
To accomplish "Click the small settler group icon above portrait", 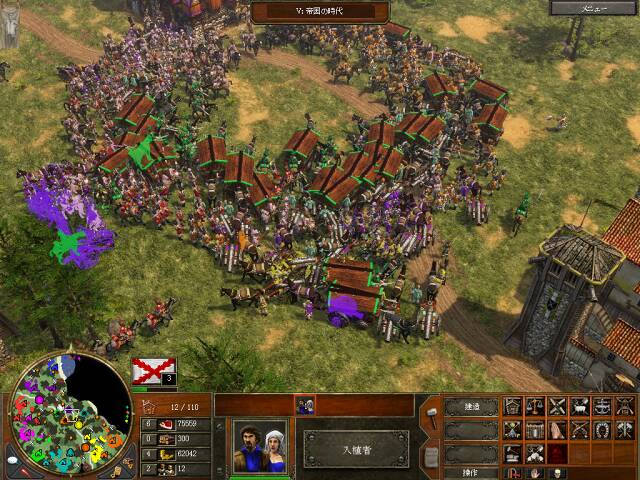I will click(x=305, y=405).
